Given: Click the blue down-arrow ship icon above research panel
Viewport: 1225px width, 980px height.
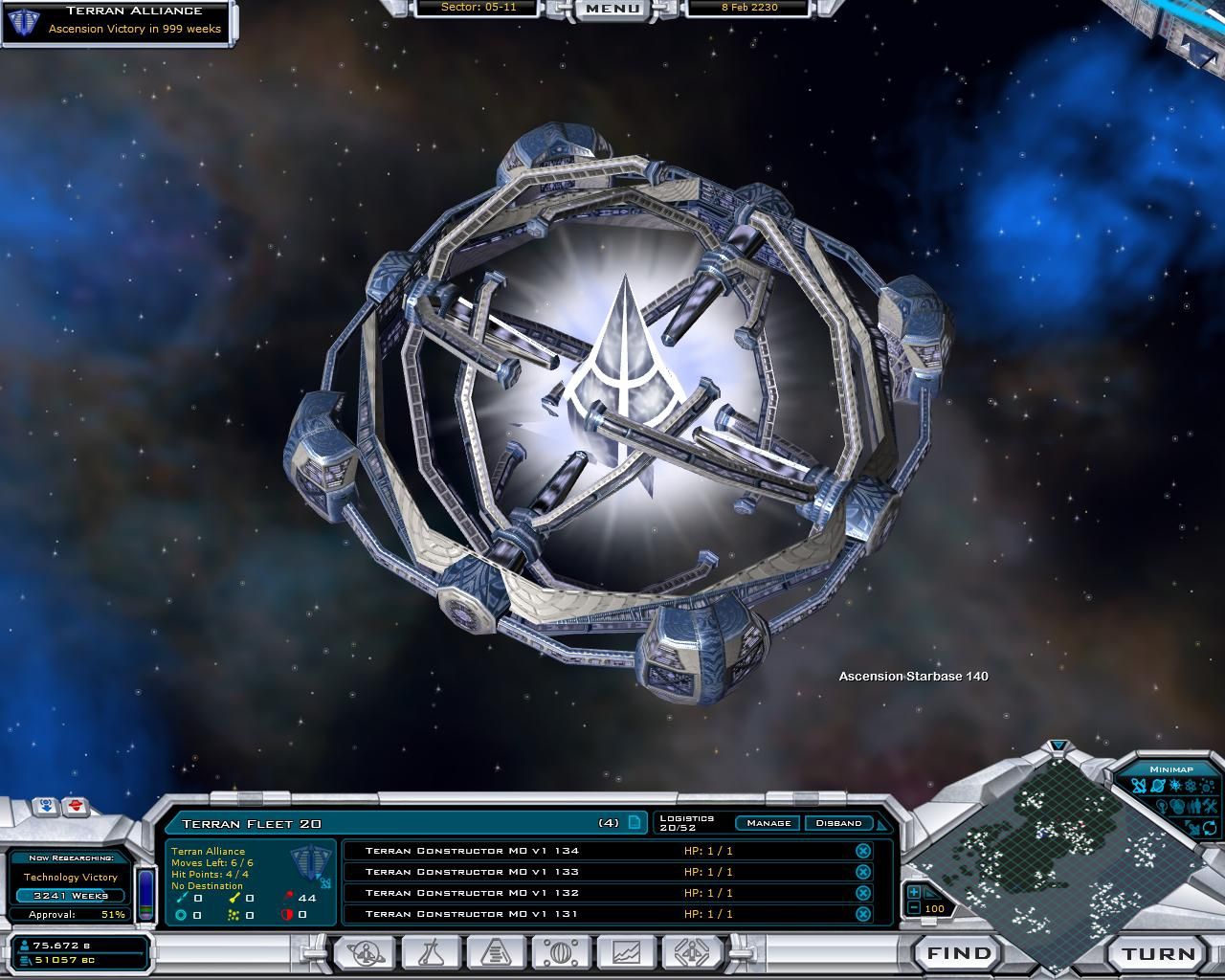Looking at the screenshot, I should point(47,807).
